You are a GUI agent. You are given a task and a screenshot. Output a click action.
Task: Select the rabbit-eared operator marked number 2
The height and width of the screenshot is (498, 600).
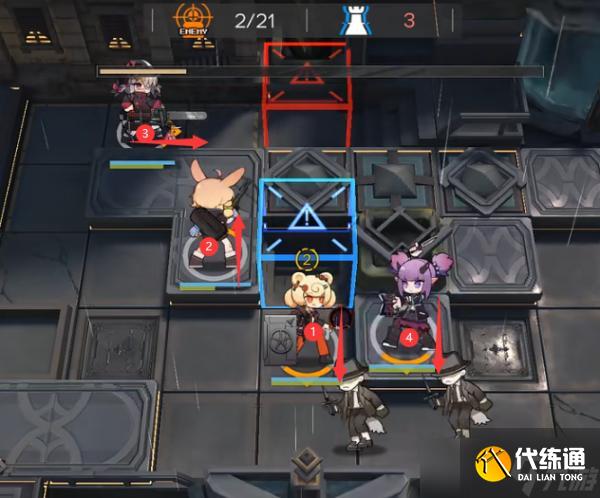click(212, 215)
